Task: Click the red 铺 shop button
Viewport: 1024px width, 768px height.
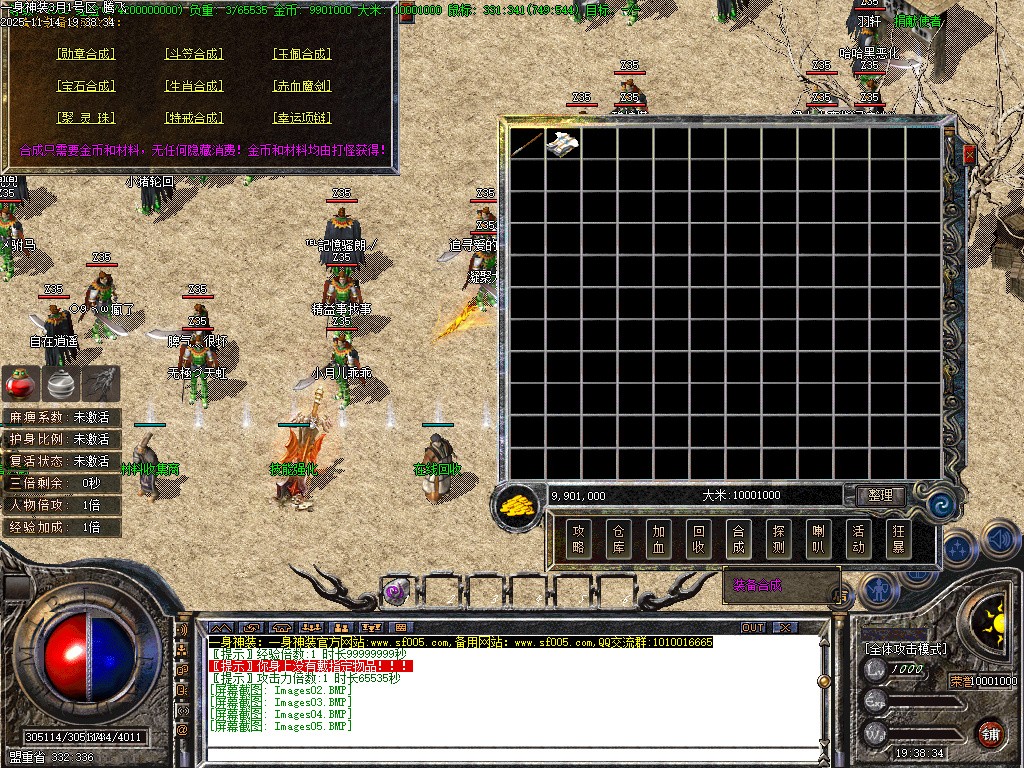Action: 990,733
